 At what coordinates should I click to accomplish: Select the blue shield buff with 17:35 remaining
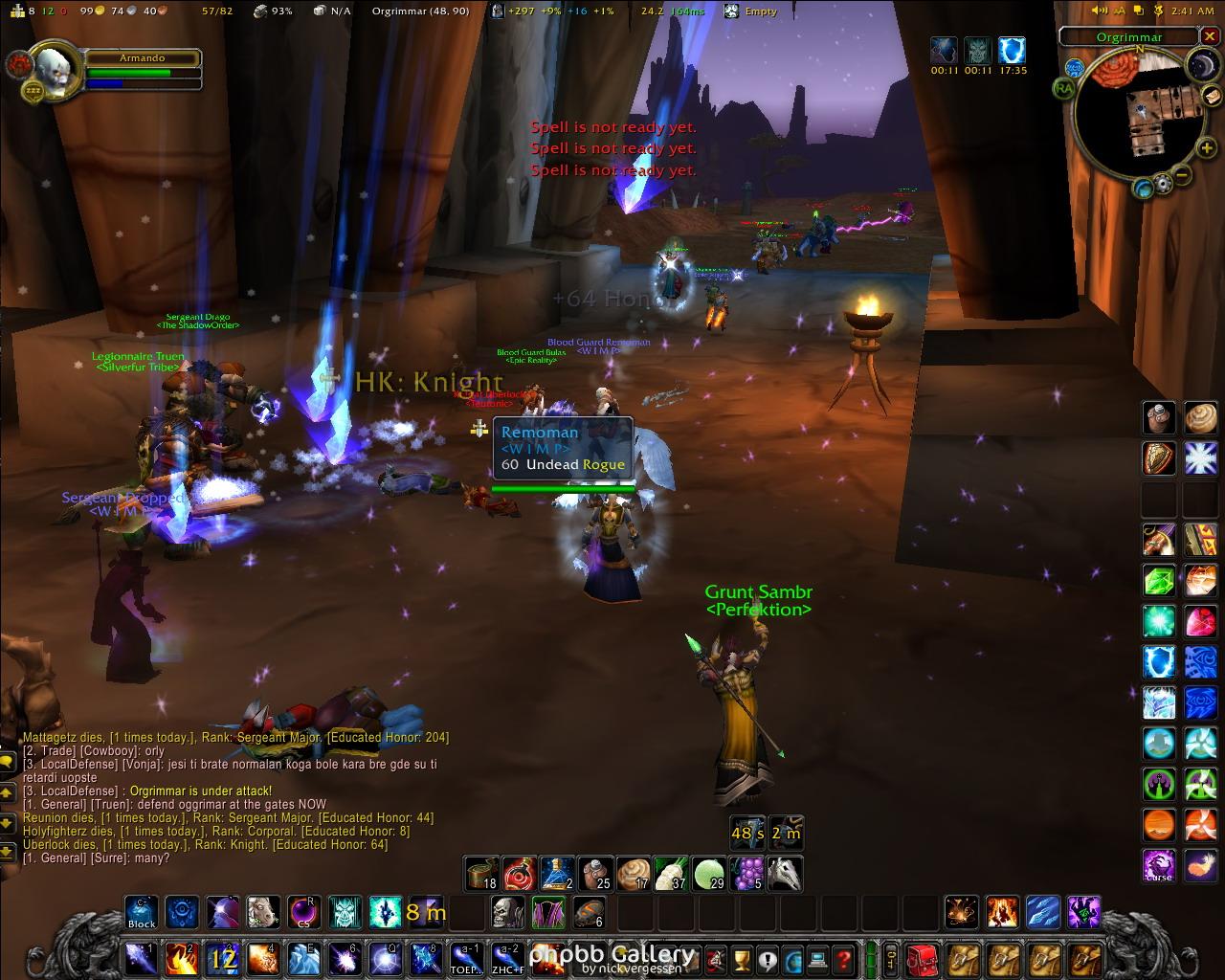click(1012, 51)
